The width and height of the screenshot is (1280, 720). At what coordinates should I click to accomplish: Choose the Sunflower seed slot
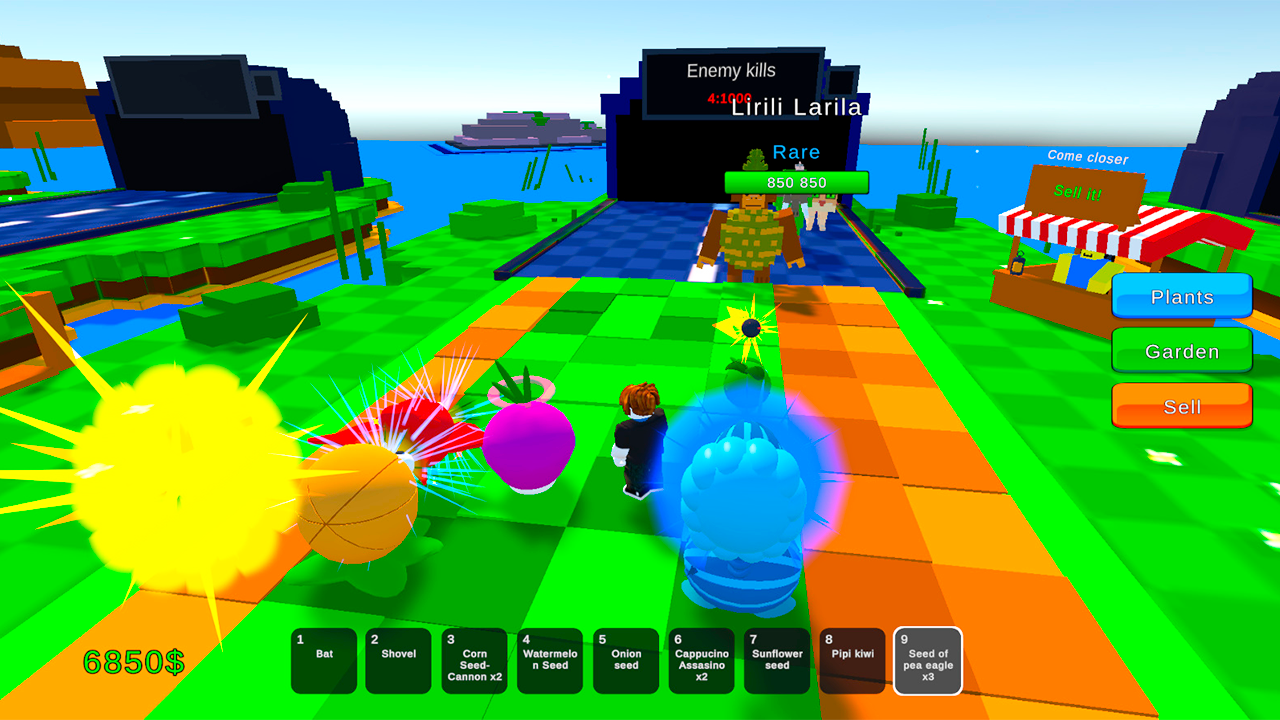777,661
